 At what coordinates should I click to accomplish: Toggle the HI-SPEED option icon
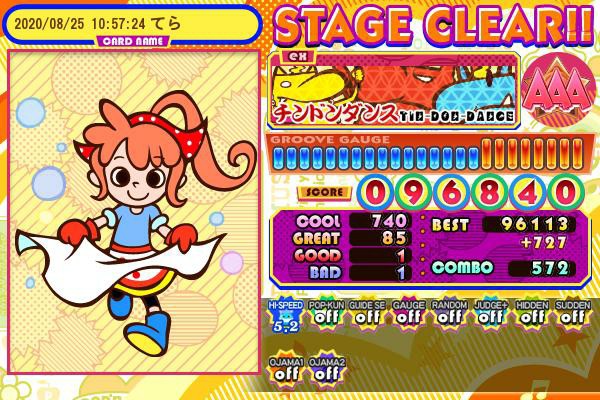tap(284, 315)
